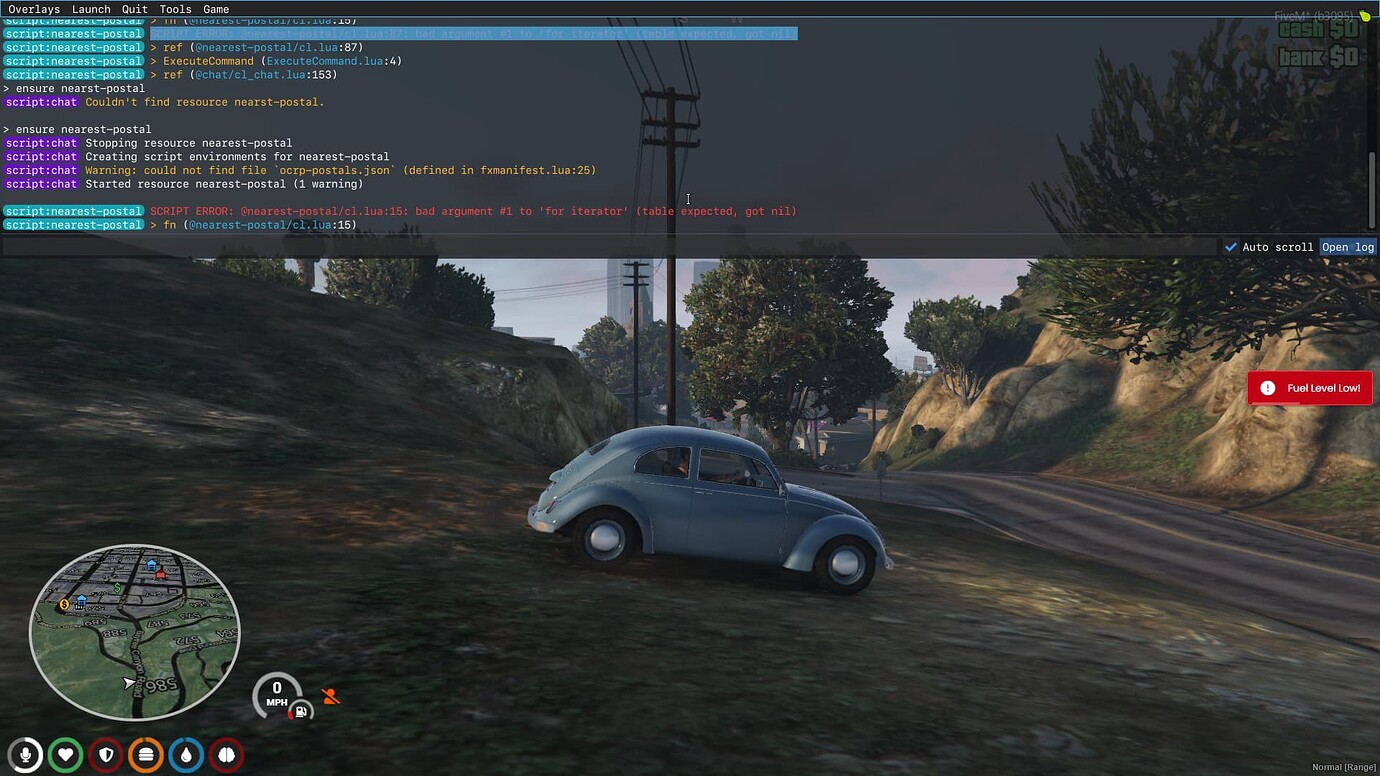Click the stress brain icon

coord(227,755)
